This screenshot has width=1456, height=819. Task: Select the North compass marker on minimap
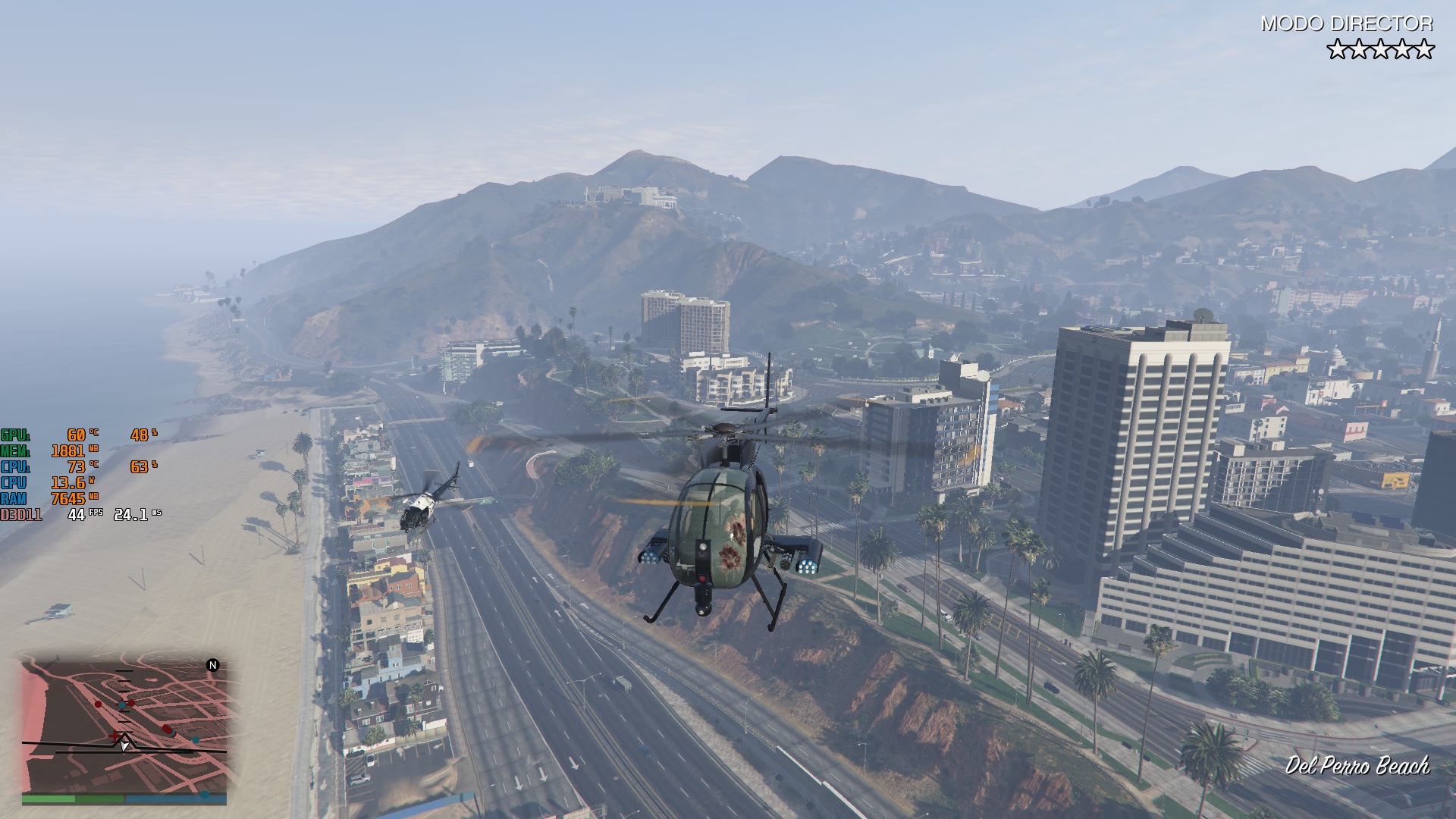pyautogui.click(x=213, y=665)
